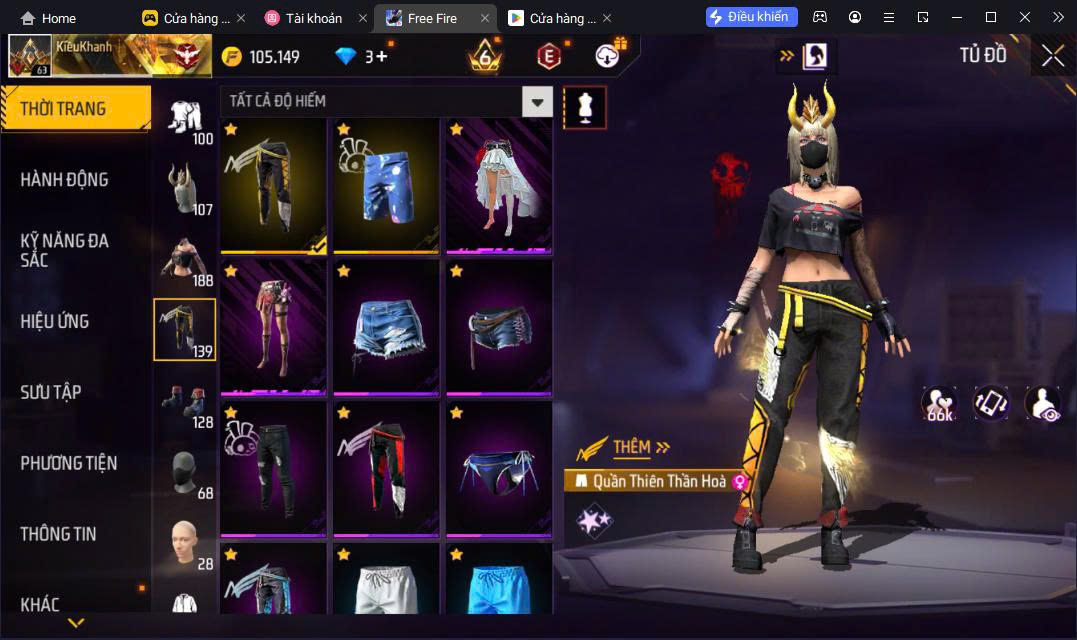Open the Hành Động category

click(64, 180)
